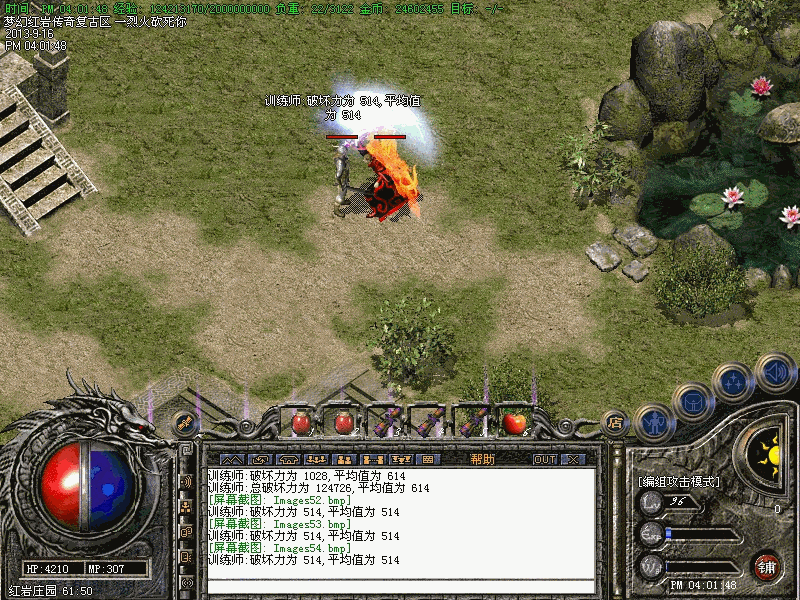Click the grid icon on chat toolbar
This screenshot has height=600, width=800.
coord(427,459)
